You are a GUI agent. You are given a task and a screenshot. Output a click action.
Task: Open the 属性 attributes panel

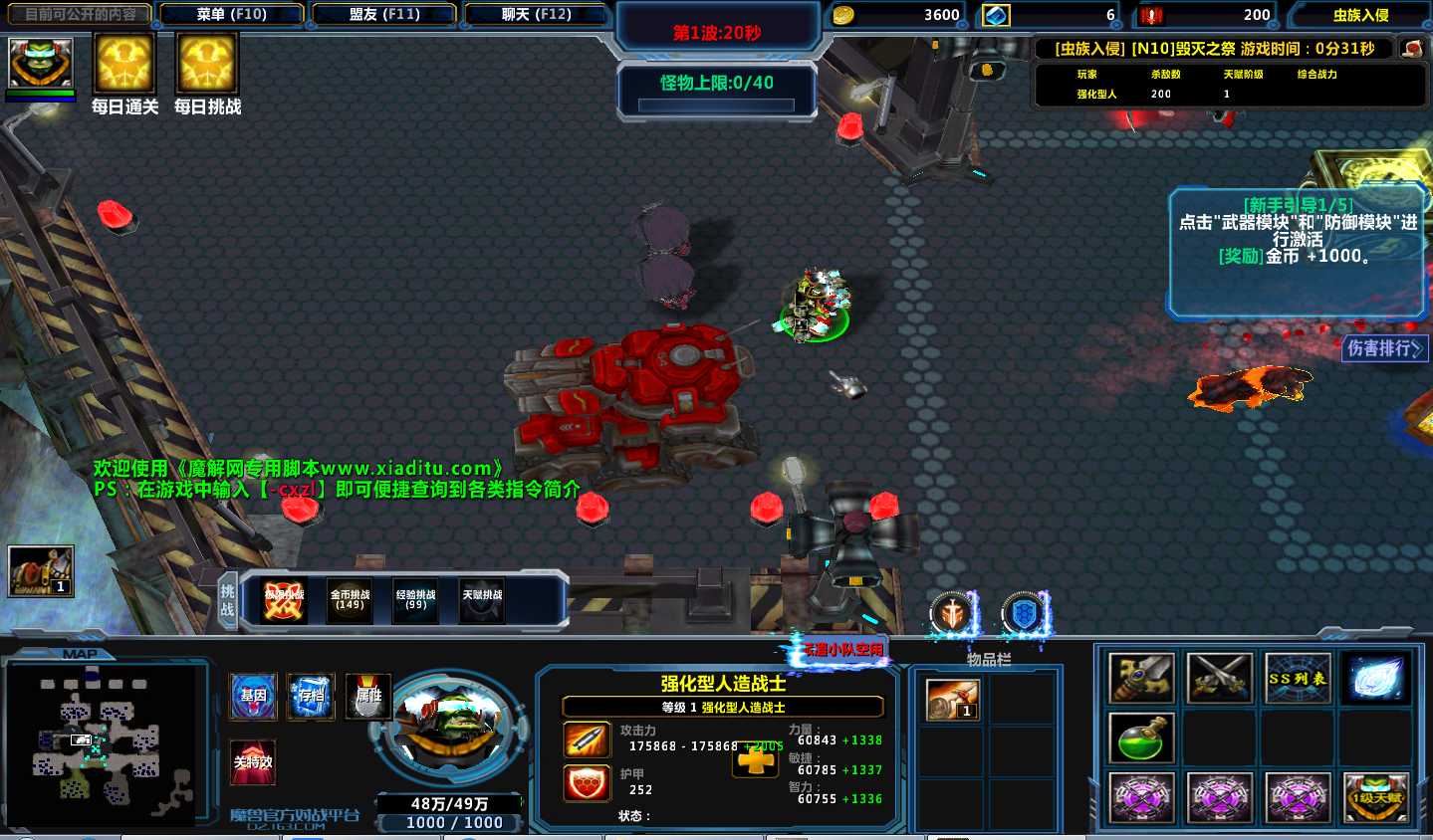click(x=368, y=696)
